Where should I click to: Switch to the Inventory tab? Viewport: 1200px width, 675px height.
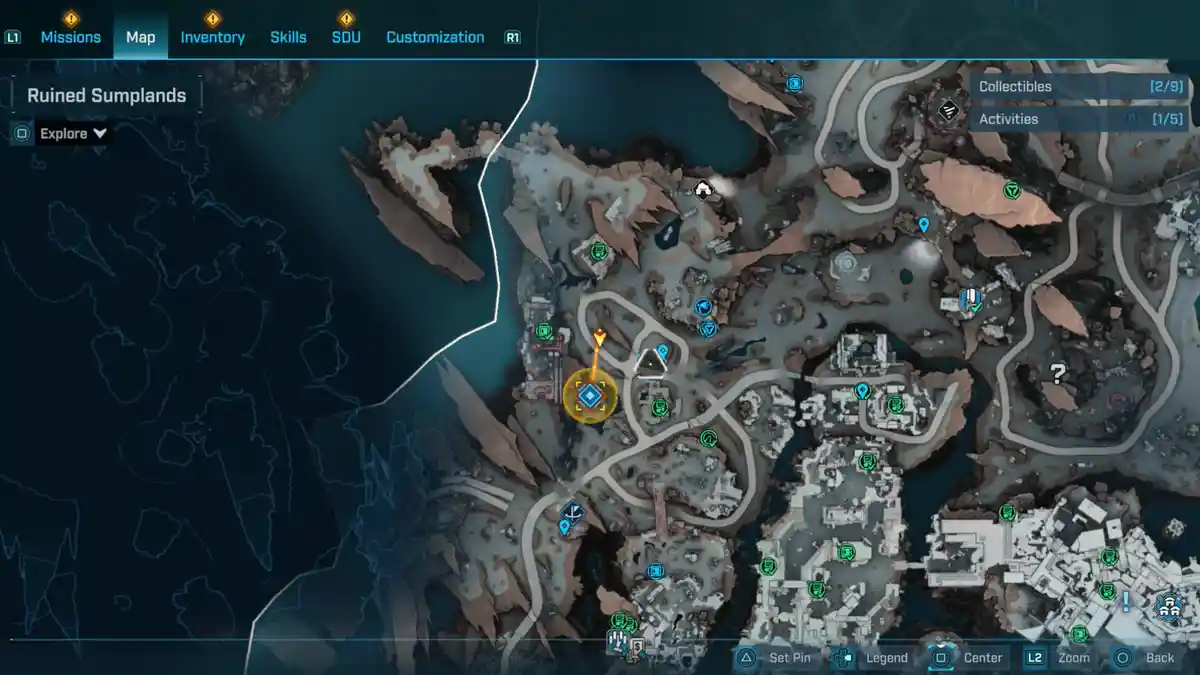click(212, 37)
